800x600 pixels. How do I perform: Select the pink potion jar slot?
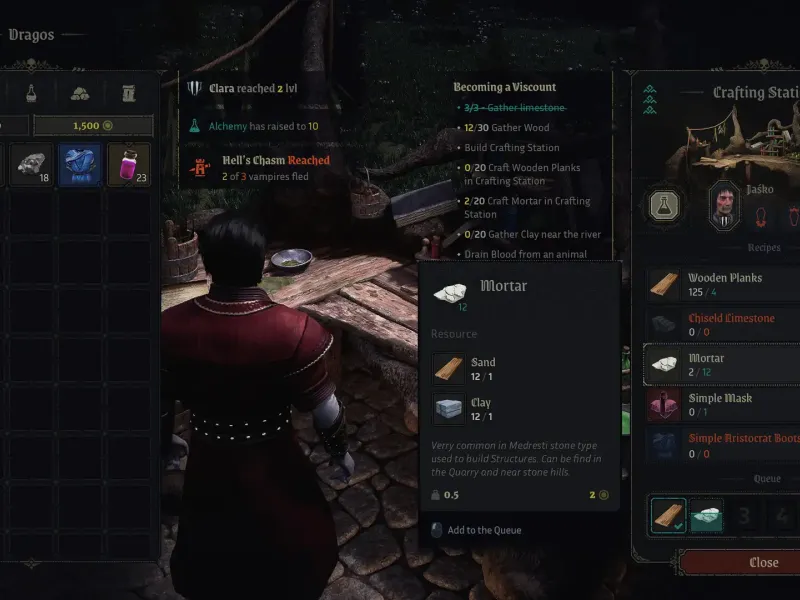point(128,164)
